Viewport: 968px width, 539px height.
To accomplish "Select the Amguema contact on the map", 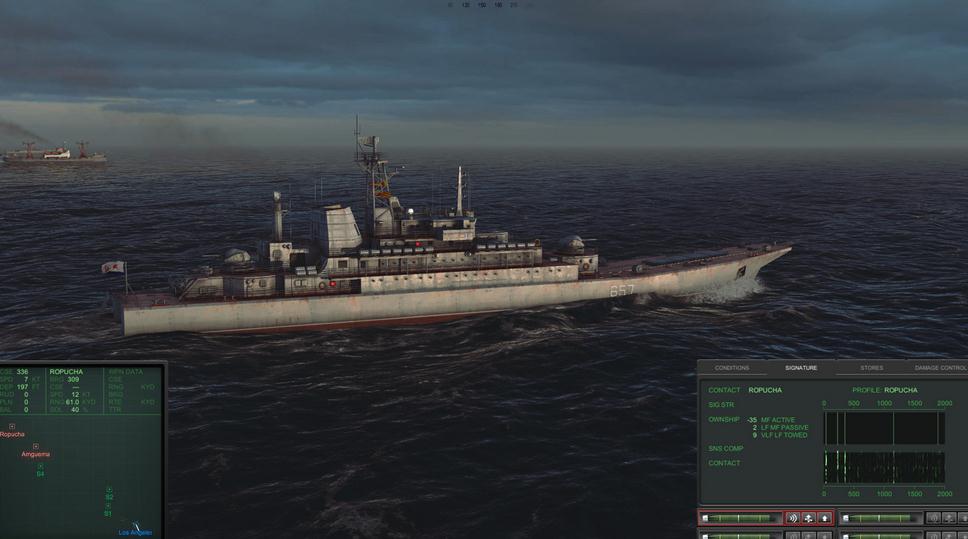I will click(x=35, y=447).
